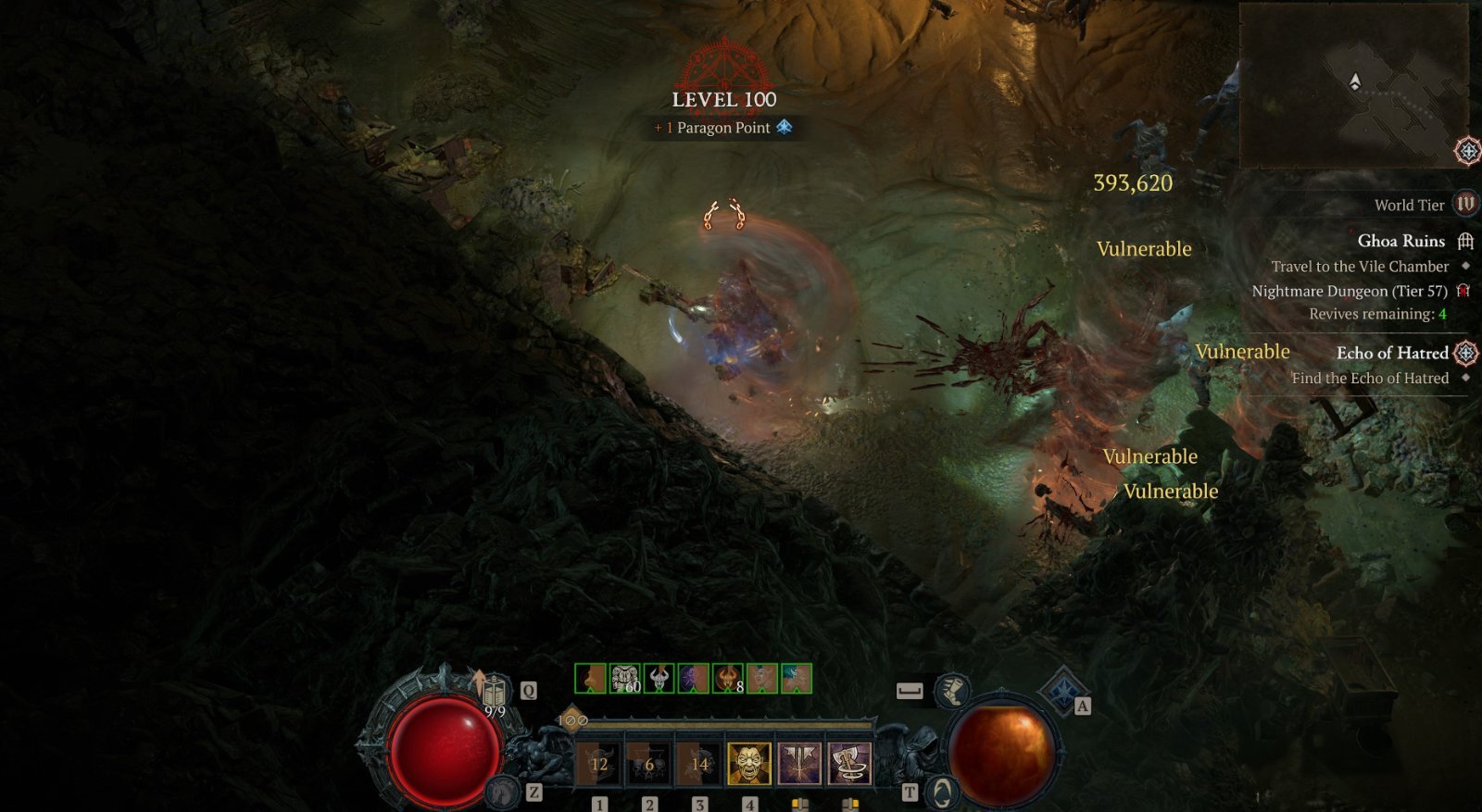Click the Paragon Point notification

[723, 128]
